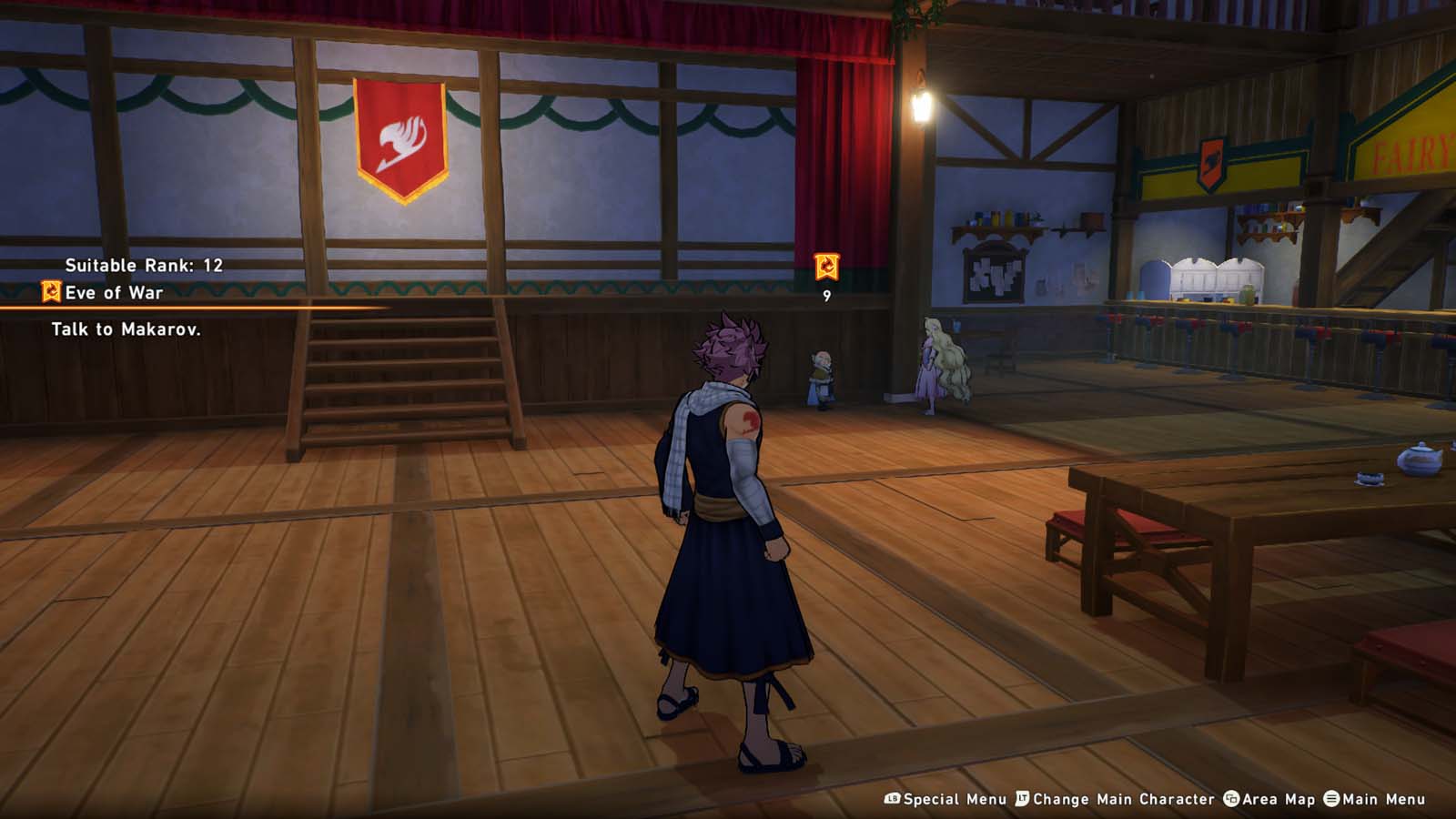Click the Eve of War quest title
Viewport: 1456px width, 819px height.
(x=114, y=293)
